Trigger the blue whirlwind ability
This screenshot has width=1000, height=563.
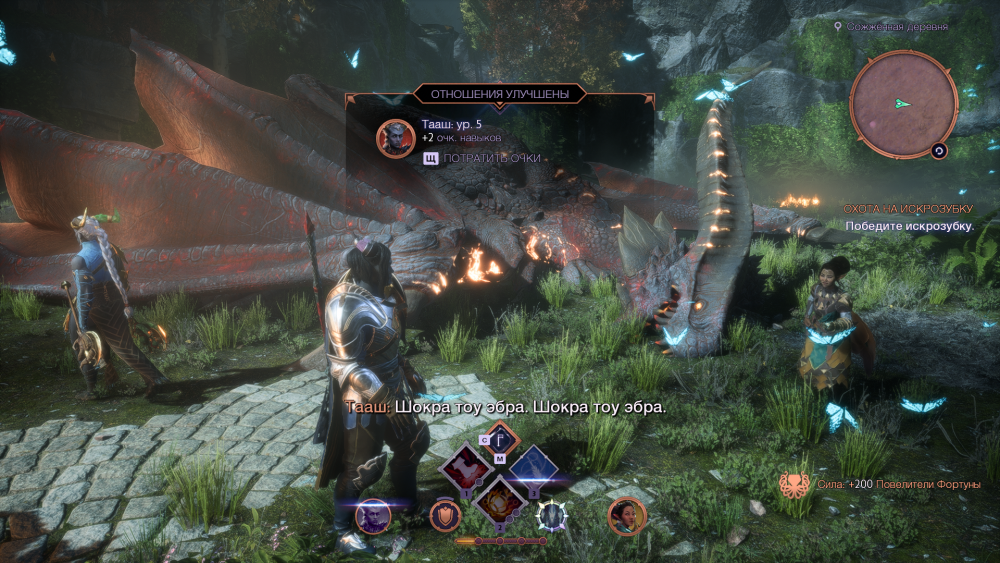coord(533,468)
